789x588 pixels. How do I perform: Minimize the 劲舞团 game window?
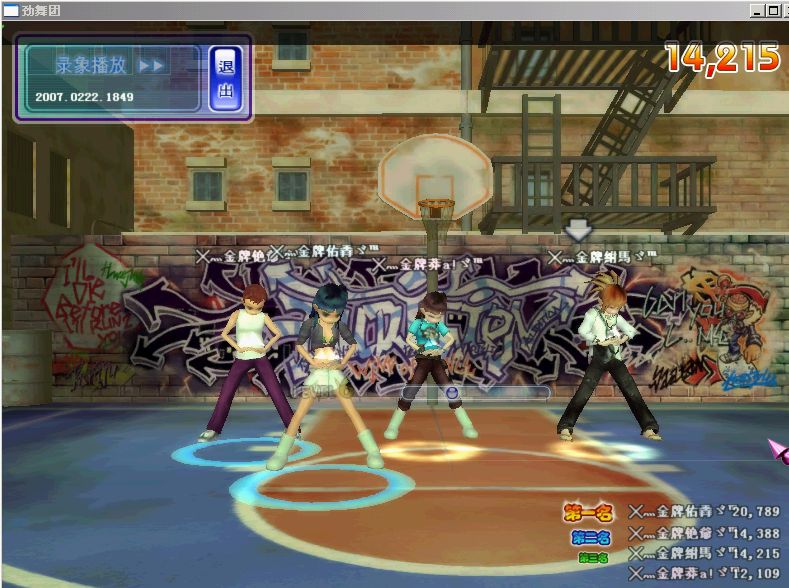756,11
